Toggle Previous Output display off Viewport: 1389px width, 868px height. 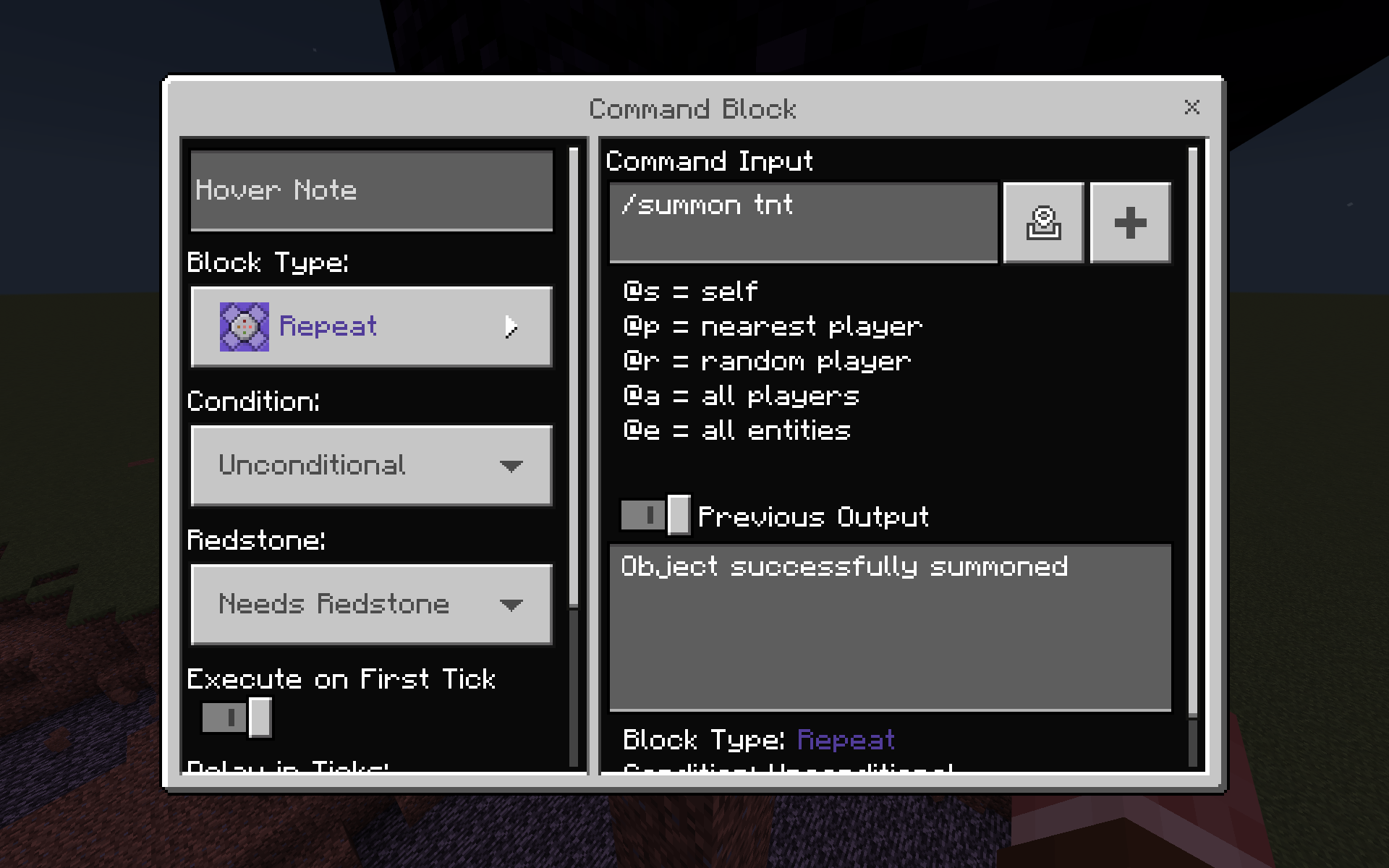tap(653, 516)
